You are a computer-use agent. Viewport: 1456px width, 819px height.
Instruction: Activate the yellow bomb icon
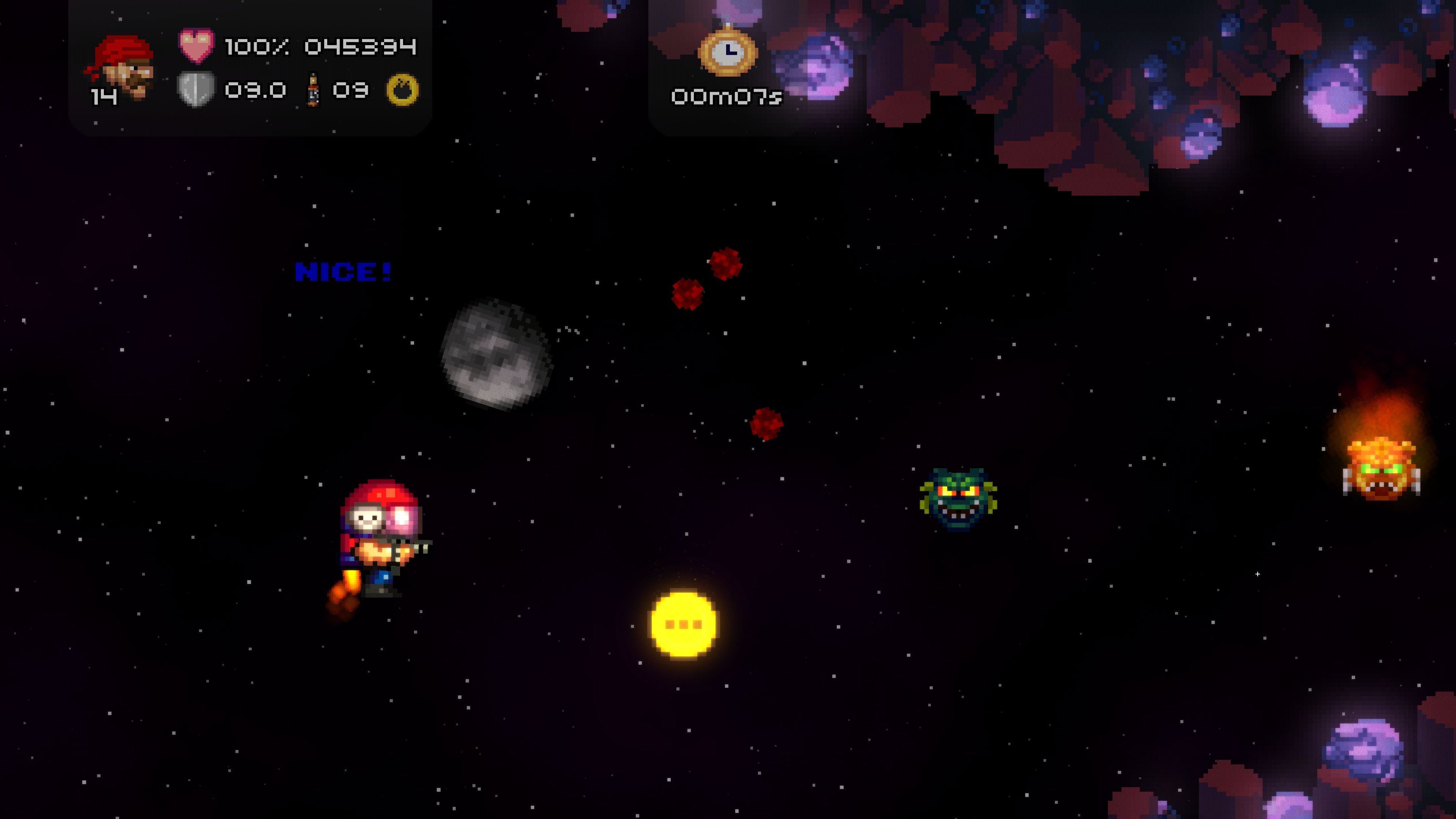[x=402, y=90]
